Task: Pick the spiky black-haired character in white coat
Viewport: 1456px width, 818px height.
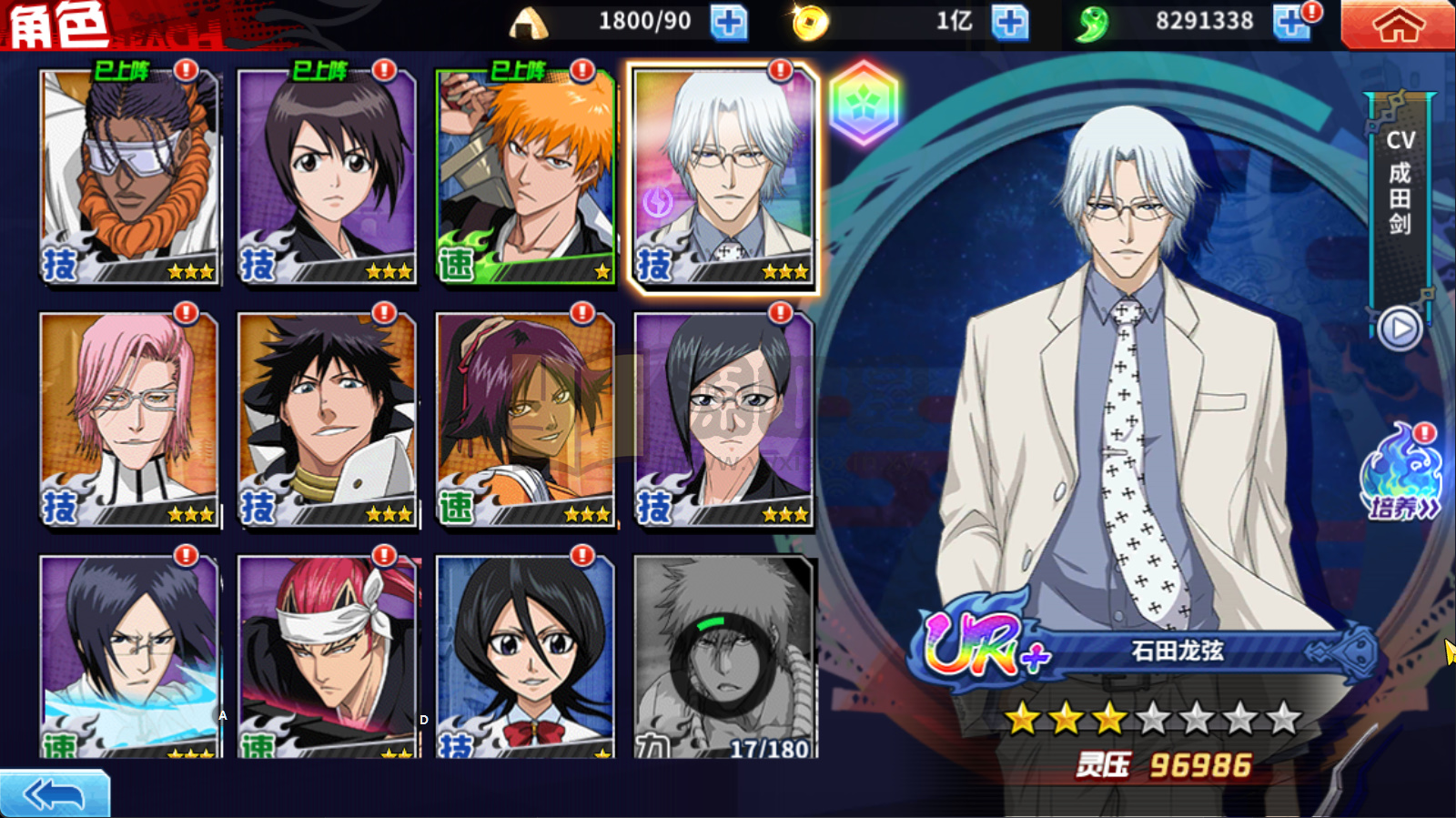Action: 328,419
